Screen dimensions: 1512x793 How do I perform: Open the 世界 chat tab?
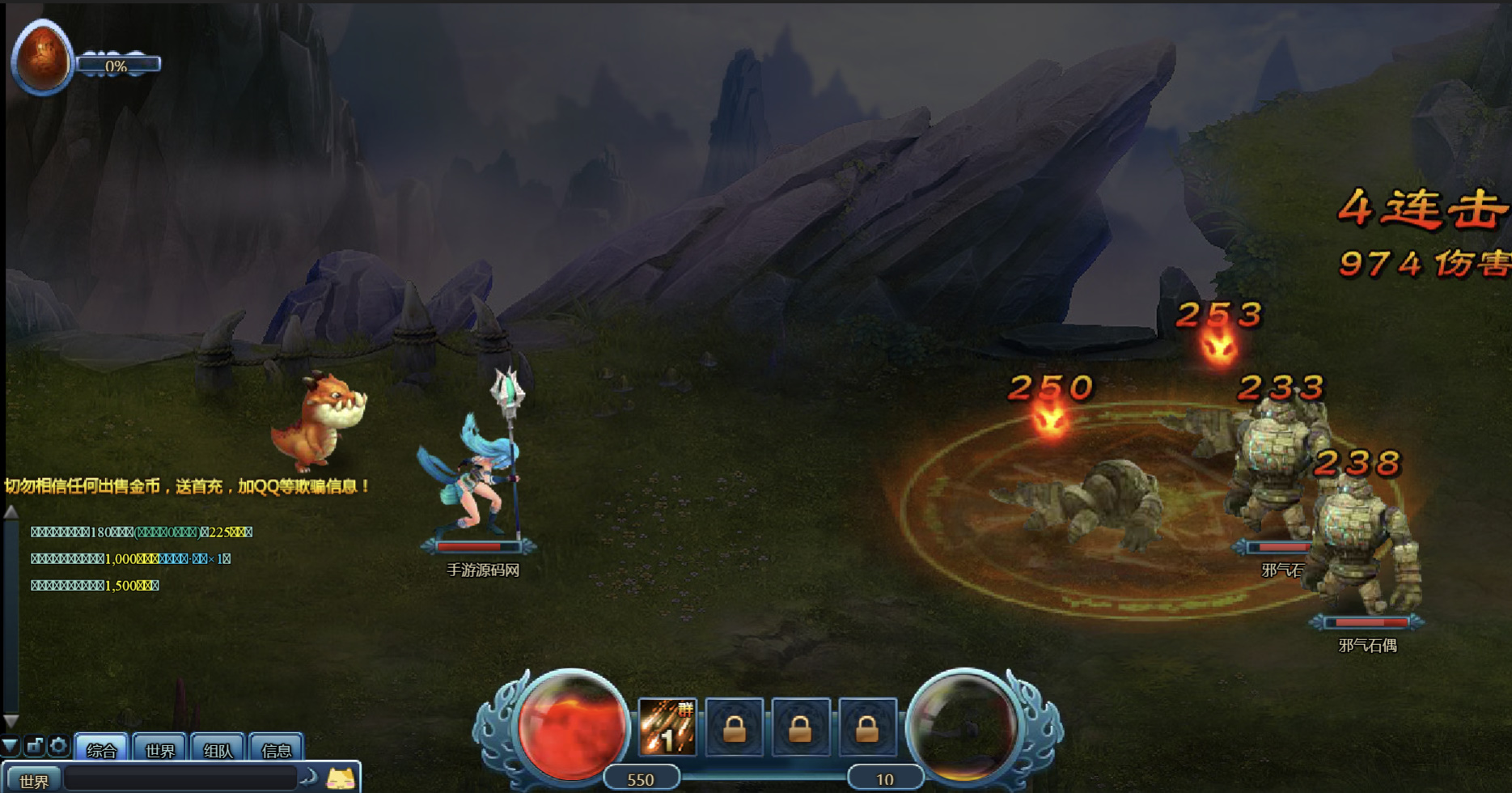coord(159,749)
